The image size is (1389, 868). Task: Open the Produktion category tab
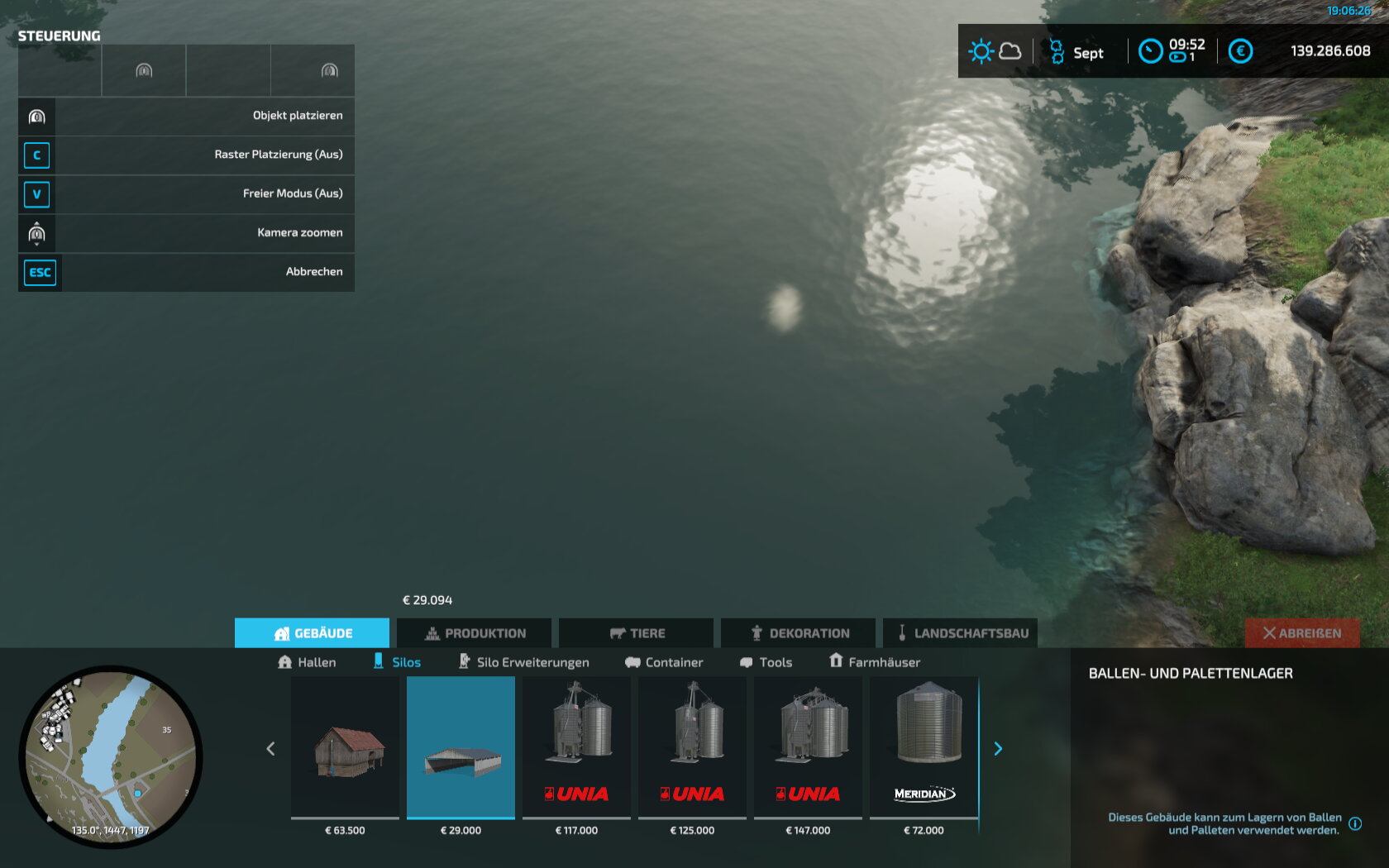tap(475, 633)
